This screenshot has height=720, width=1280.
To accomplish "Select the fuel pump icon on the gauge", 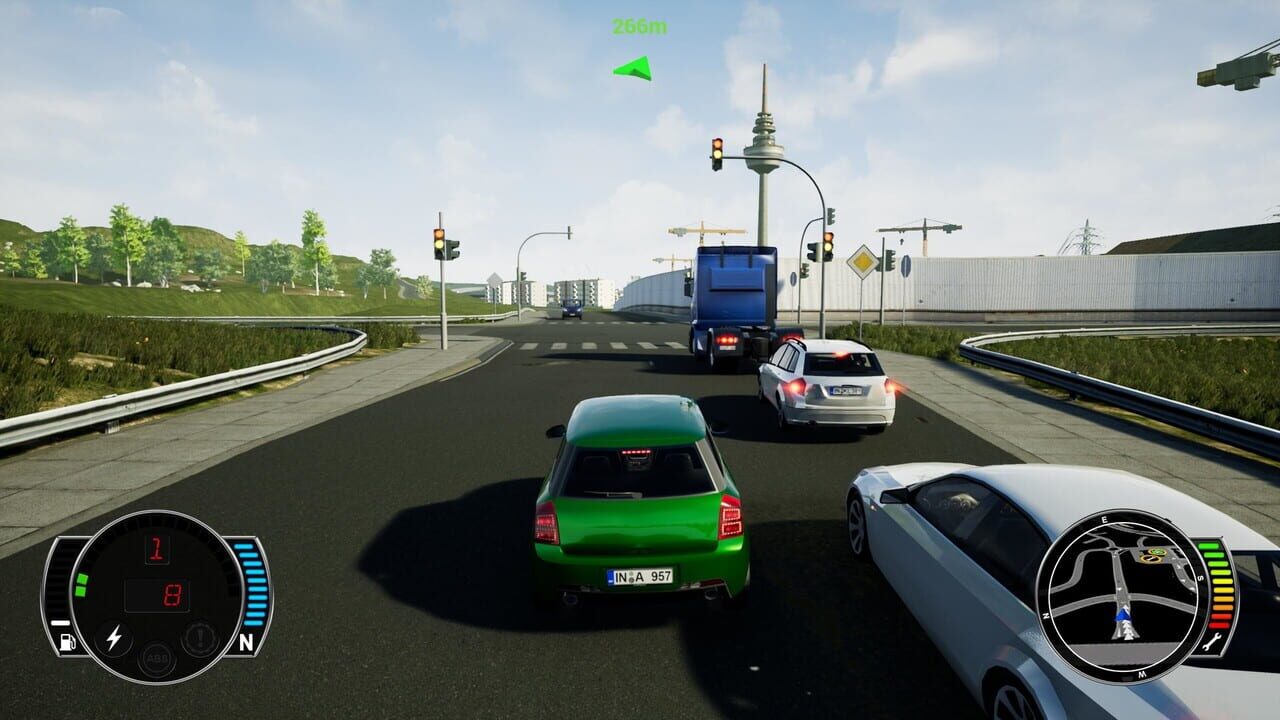I will [x=66, y=642].
